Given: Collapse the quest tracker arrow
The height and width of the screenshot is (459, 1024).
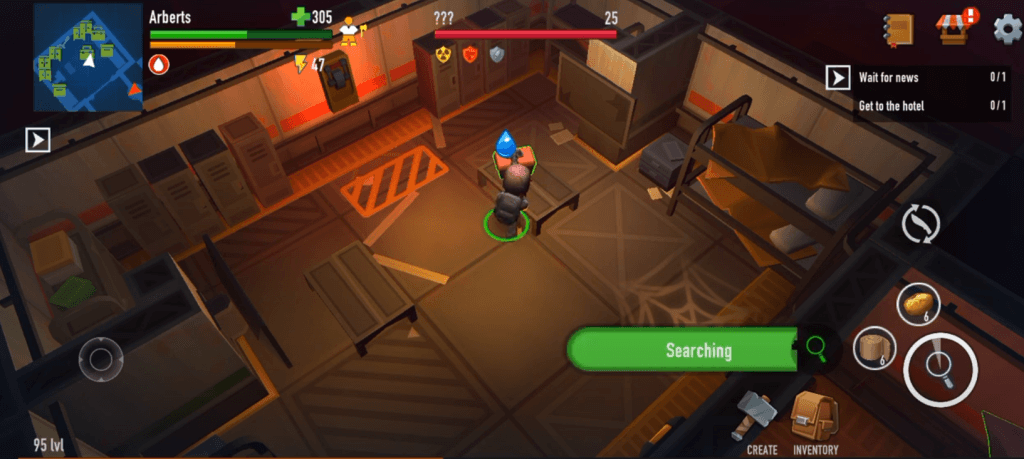Looking at the screenshot, I should pyautogui.click(x=837, y=78).
